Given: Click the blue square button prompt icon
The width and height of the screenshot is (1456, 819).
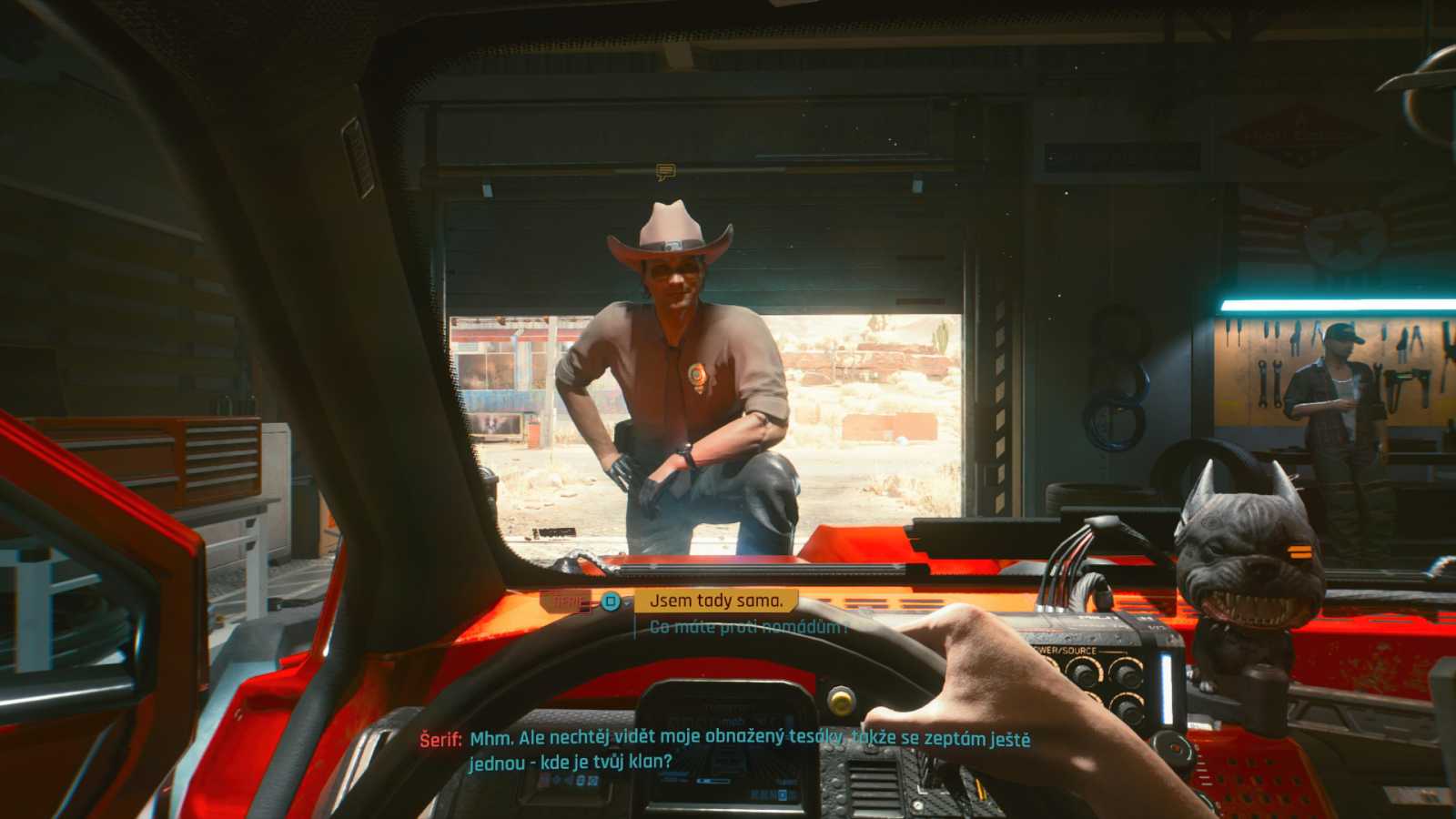Looking at the screenshot, I should 608,602.
